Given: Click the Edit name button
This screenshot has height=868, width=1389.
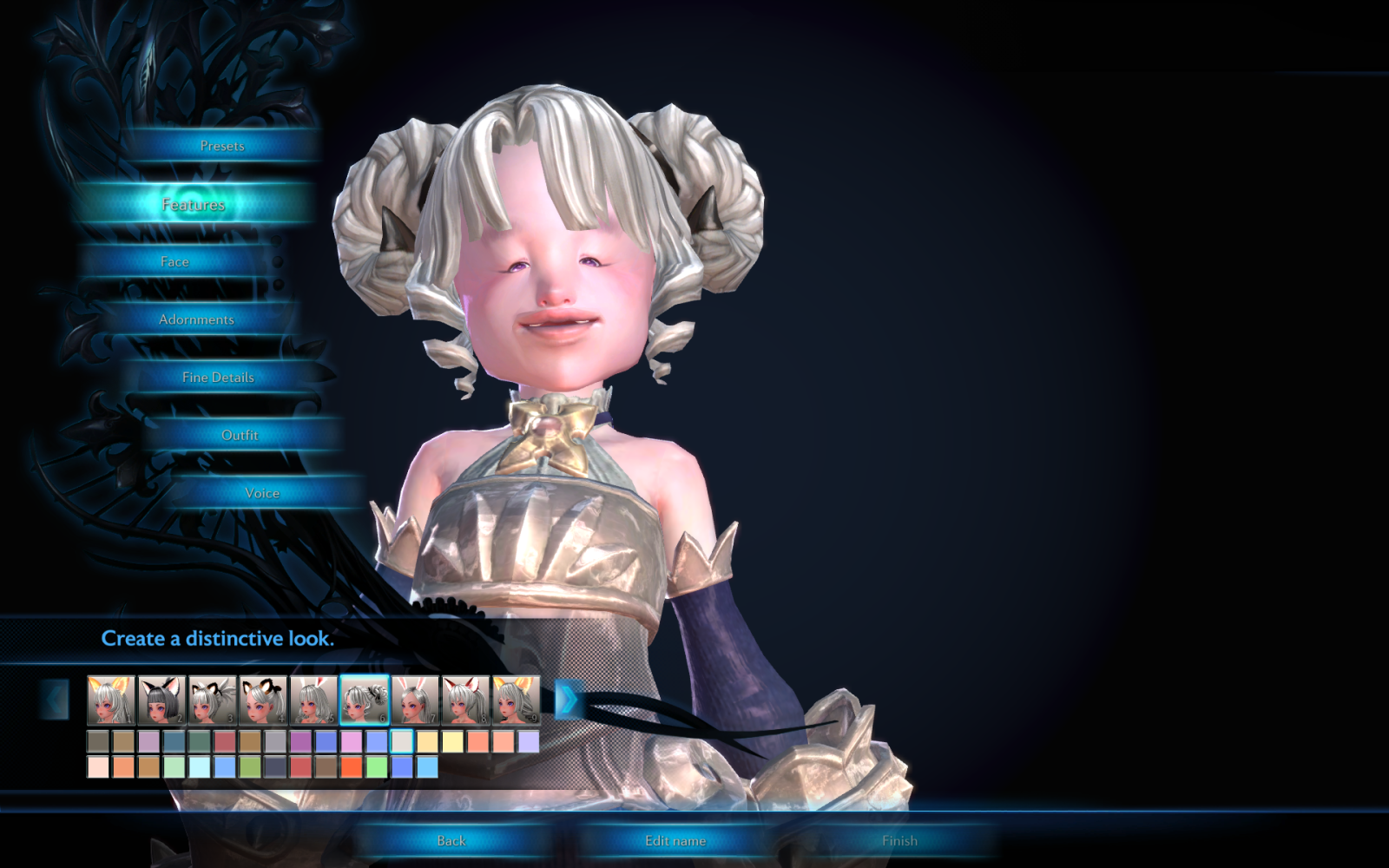Looking at the screenshot, I should tap(677, 840).
